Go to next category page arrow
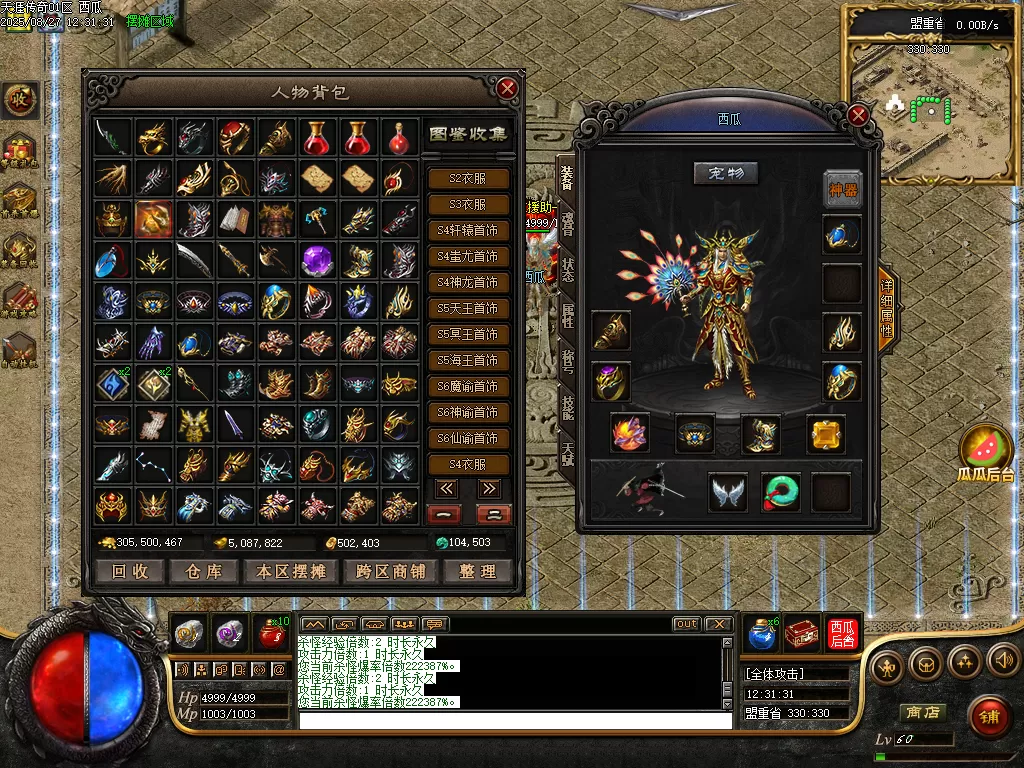Image resolution: width=1024 pixels, height=768 pixels. point(489,489)
